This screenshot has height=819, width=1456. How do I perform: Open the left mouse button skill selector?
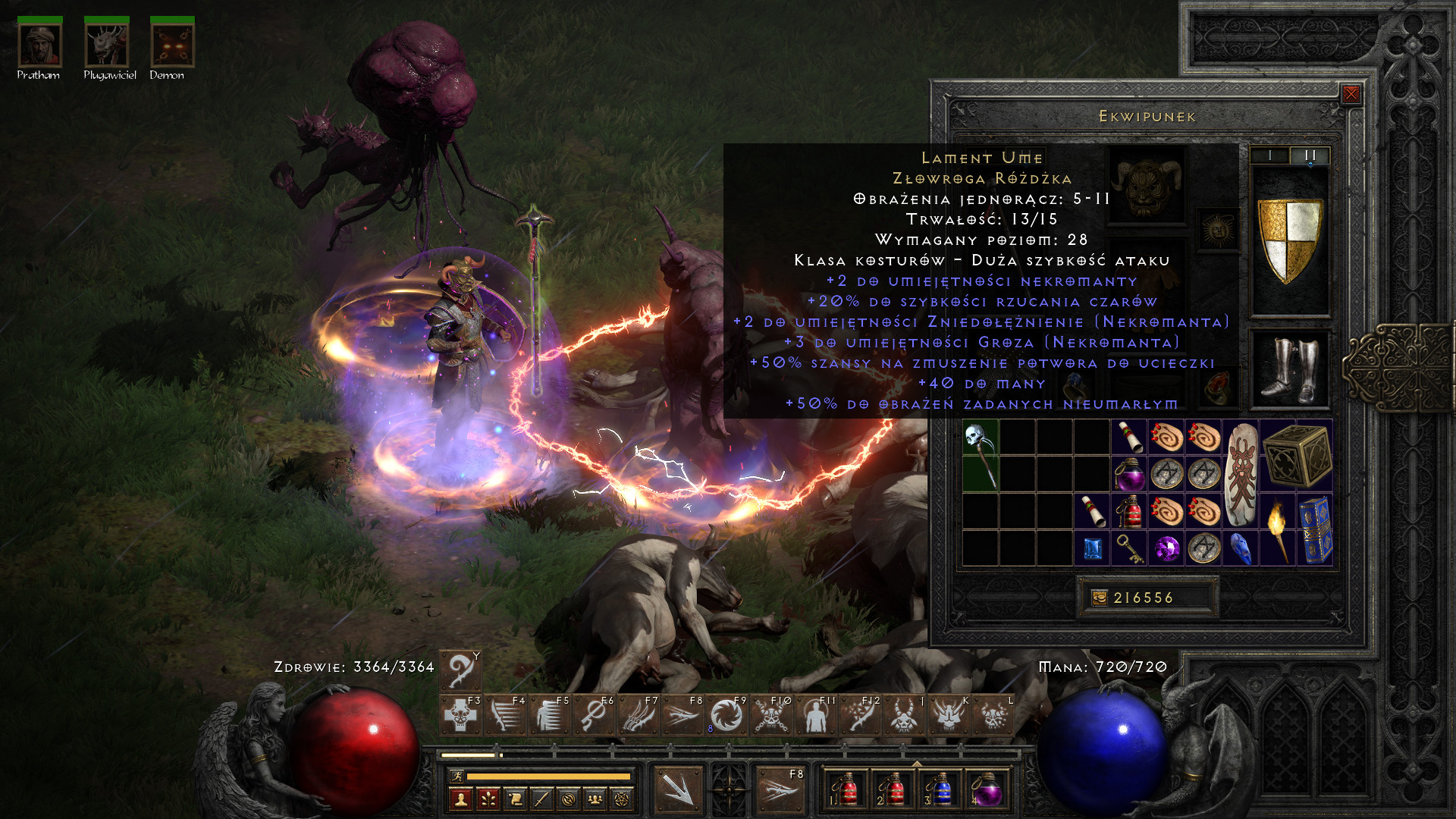pyautogui.click(x=678, y=789)
